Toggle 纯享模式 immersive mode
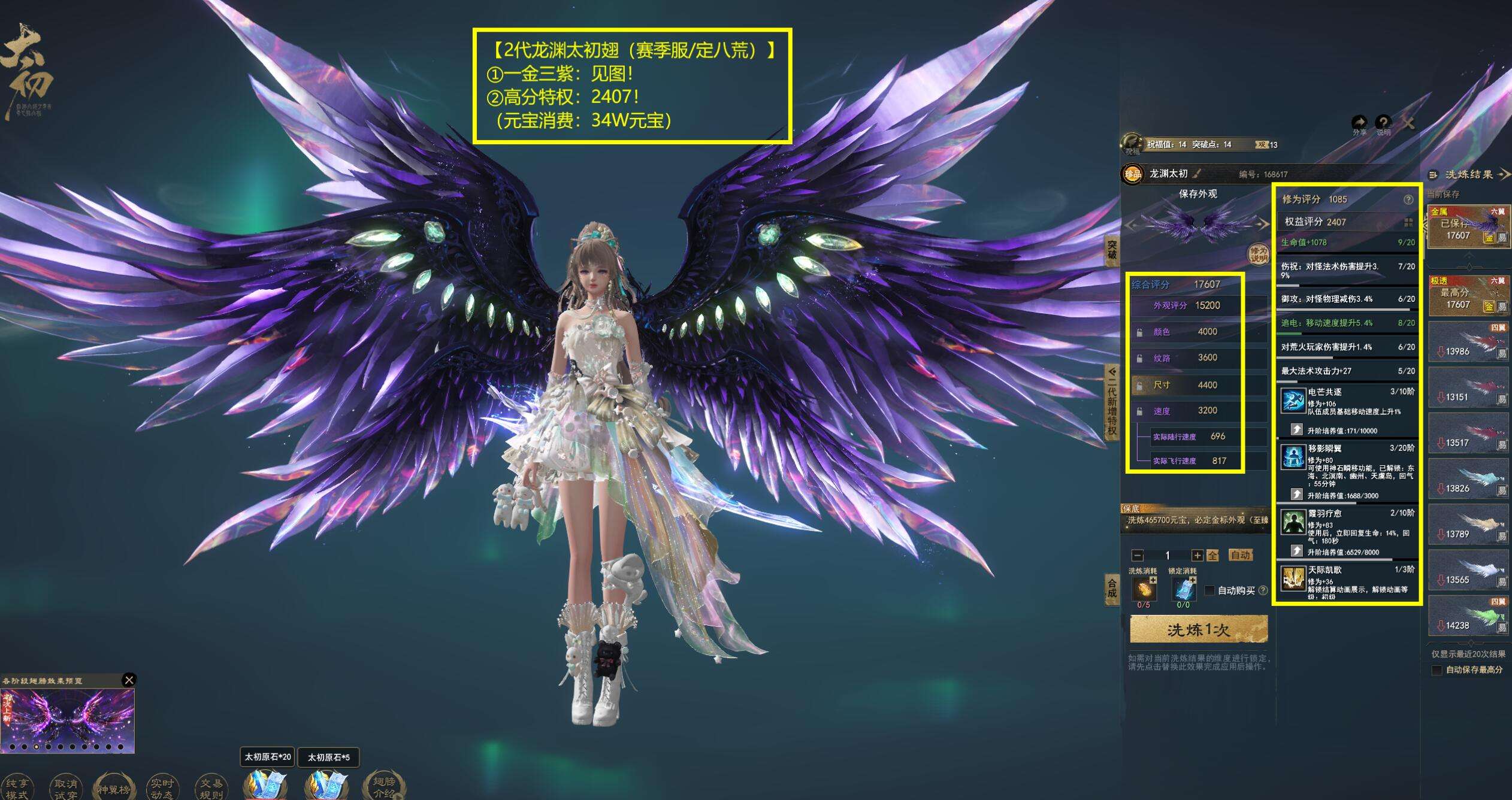Screen dimensions: 1512x800 (x=17, y=787)
